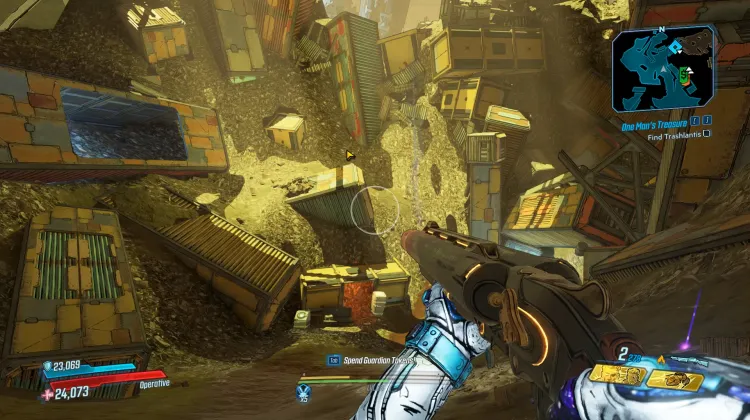The height and width of the screenshot is (420, 750).
Task: Click the Guardian Rank emblem icon
Action: pyautogui.click(x=303, y=392)
